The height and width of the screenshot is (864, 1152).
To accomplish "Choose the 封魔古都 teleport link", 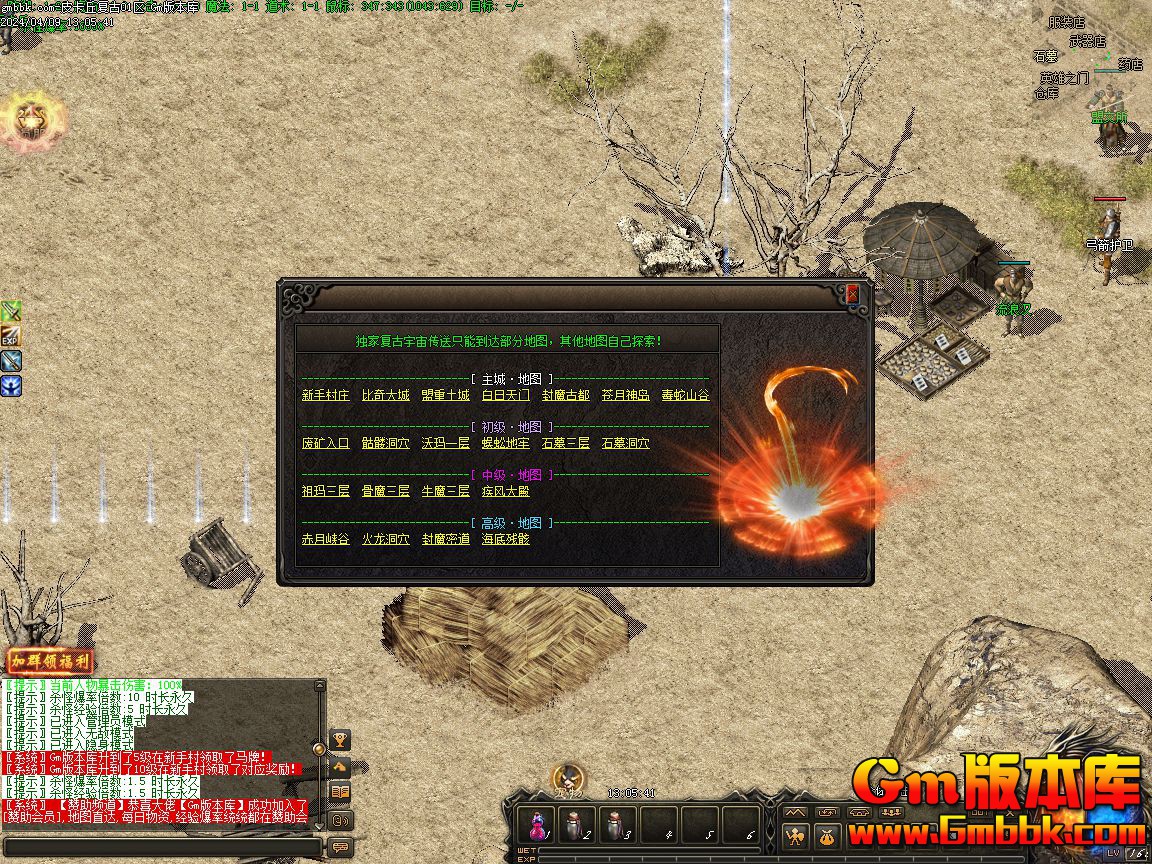I will click(566, 395).
